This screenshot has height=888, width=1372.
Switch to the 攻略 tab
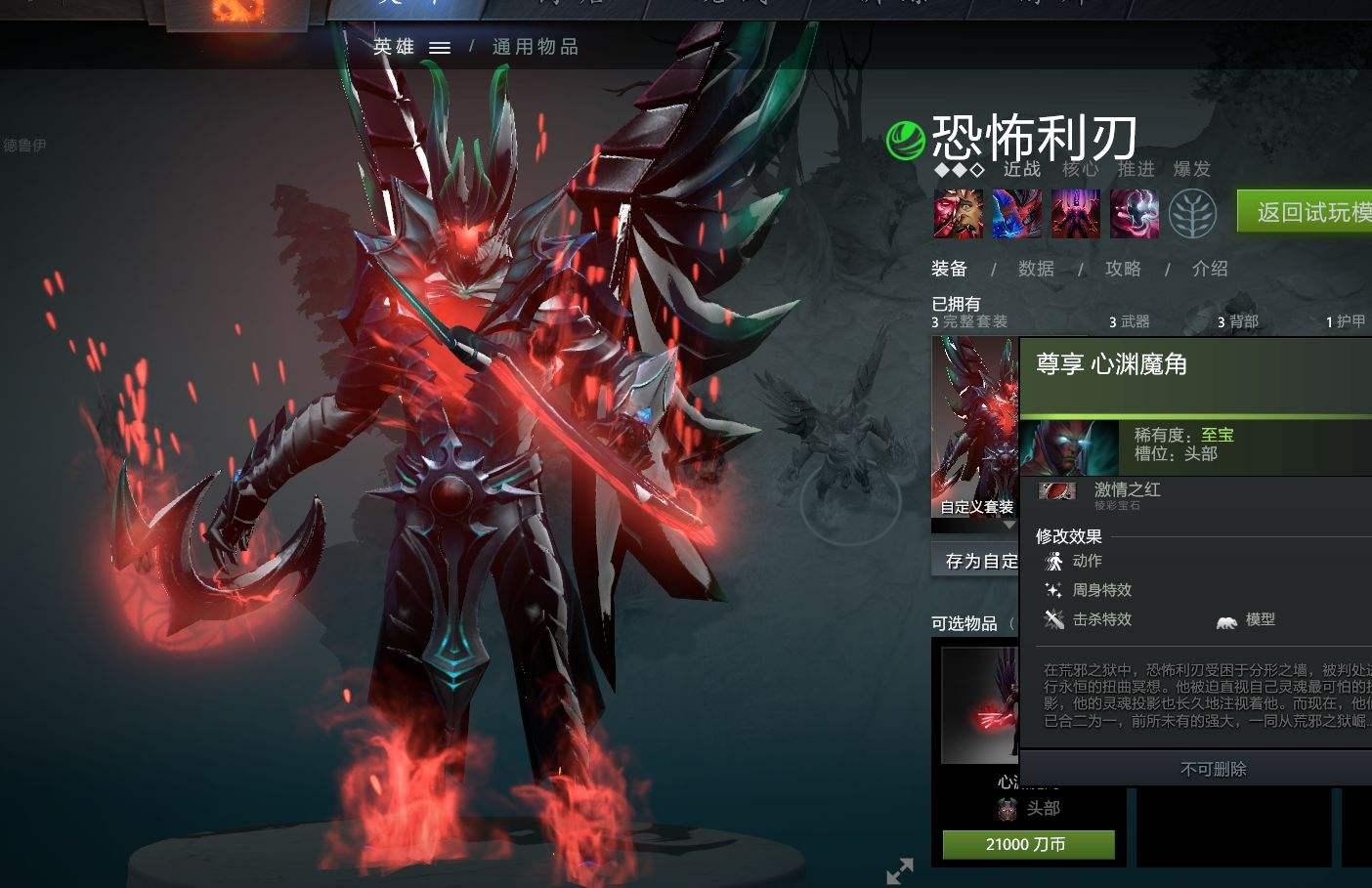click(1122, 269)
